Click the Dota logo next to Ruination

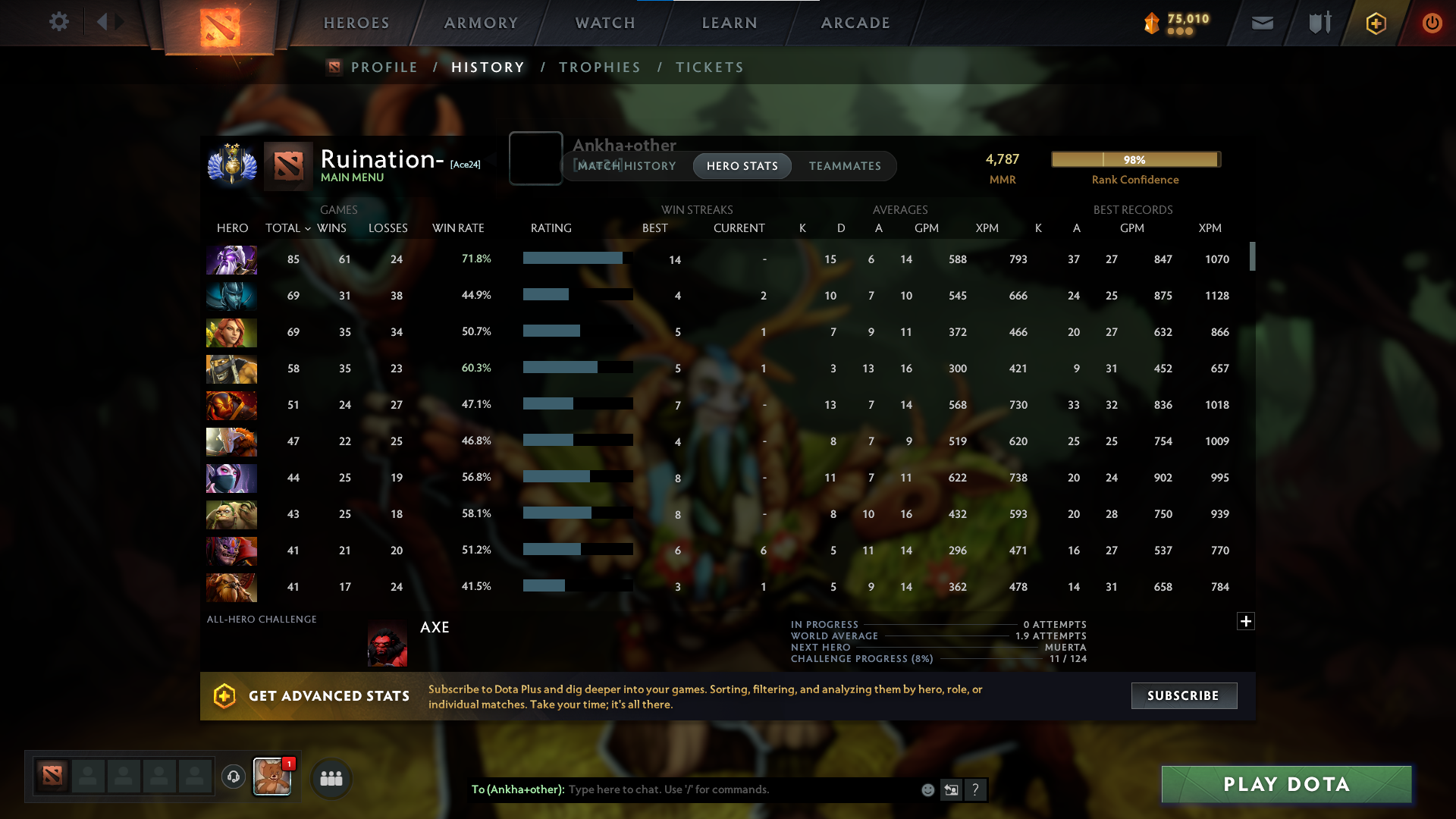pyautogui.click(x=287, y=165)
